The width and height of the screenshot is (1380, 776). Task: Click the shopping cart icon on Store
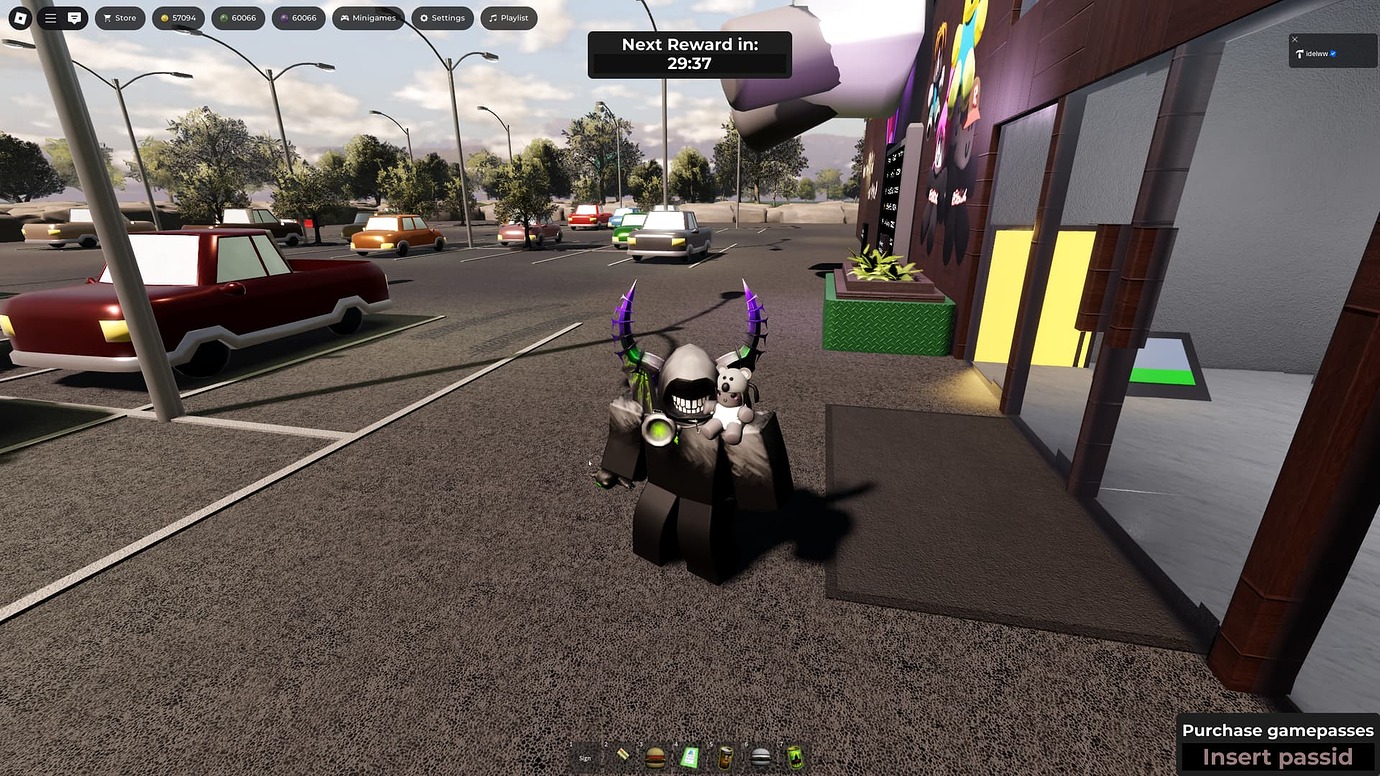(106, 17)
